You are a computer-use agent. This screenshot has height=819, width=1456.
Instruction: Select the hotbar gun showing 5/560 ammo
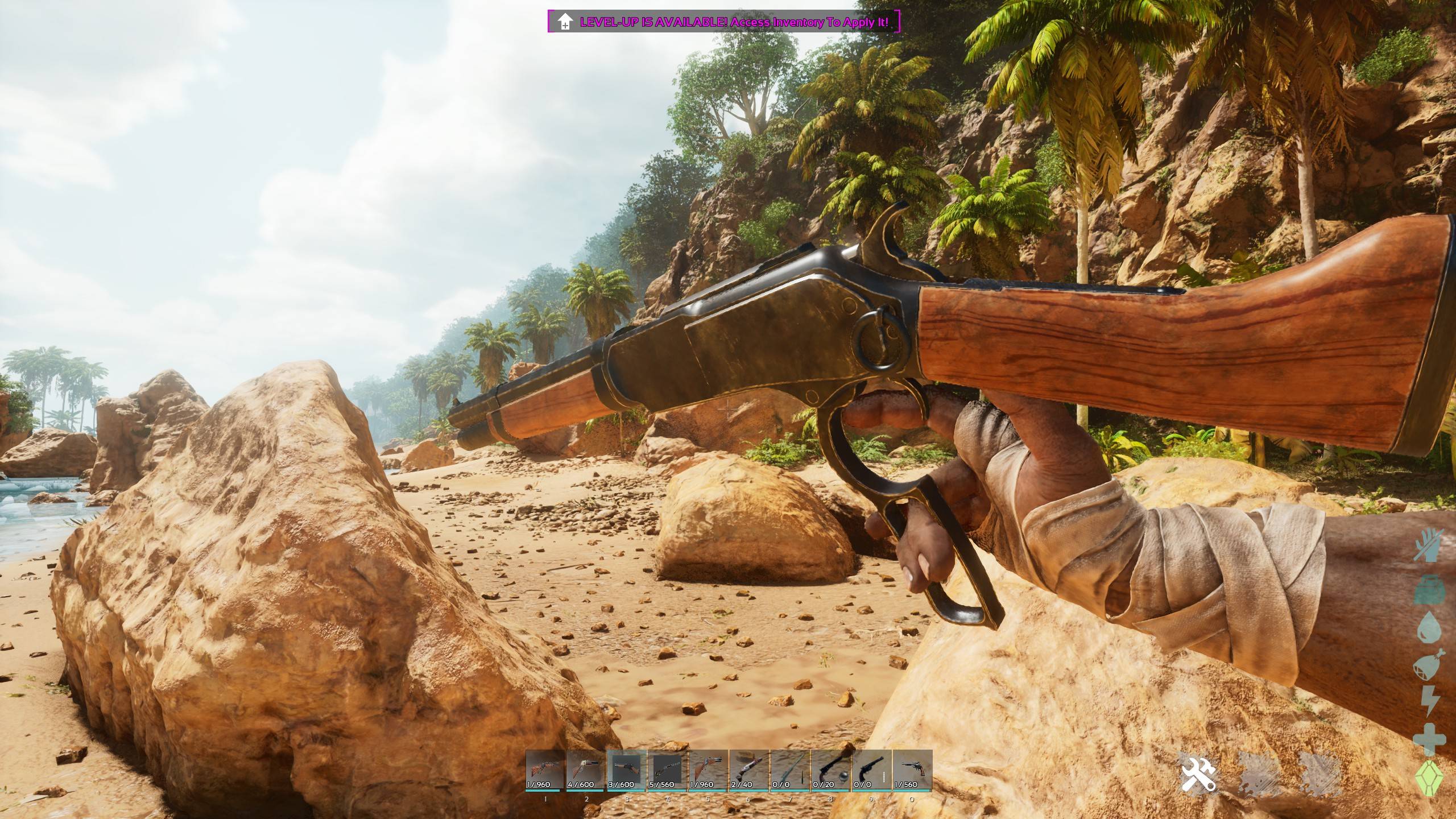[x=668, y=770]
